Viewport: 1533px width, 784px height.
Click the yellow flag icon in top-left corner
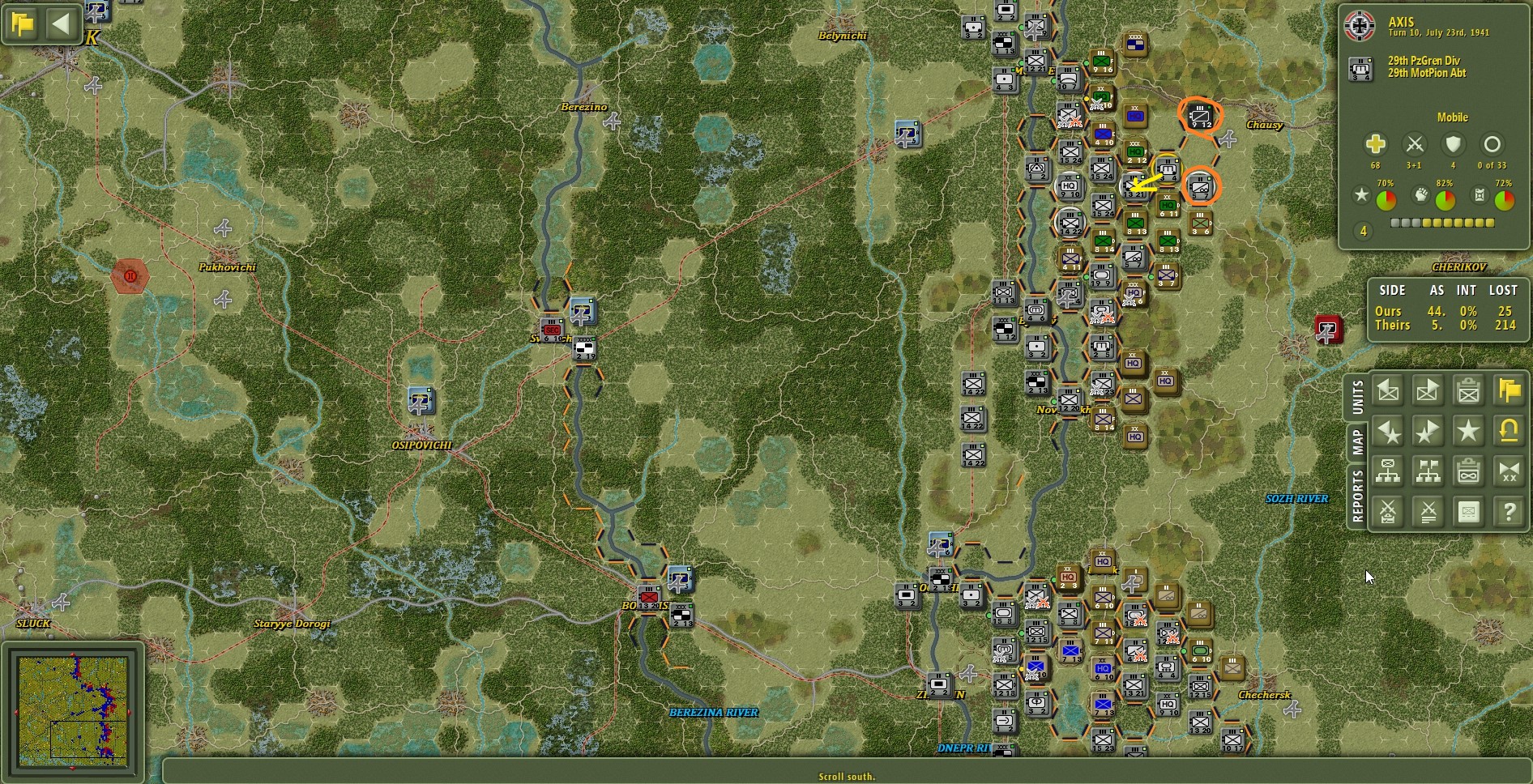(22, 22)
